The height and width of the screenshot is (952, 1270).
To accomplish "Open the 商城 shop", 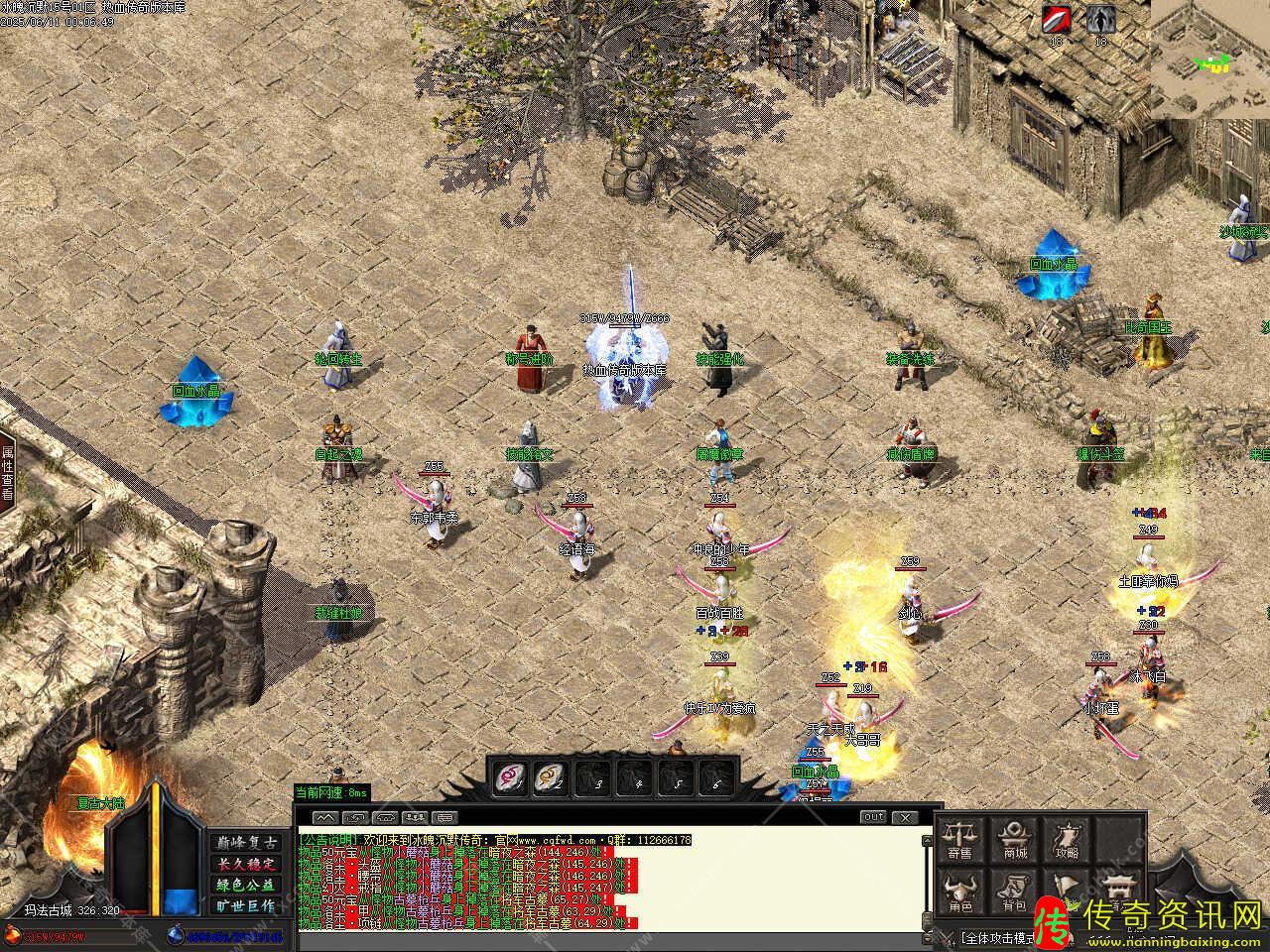I will coord(1014,839).
